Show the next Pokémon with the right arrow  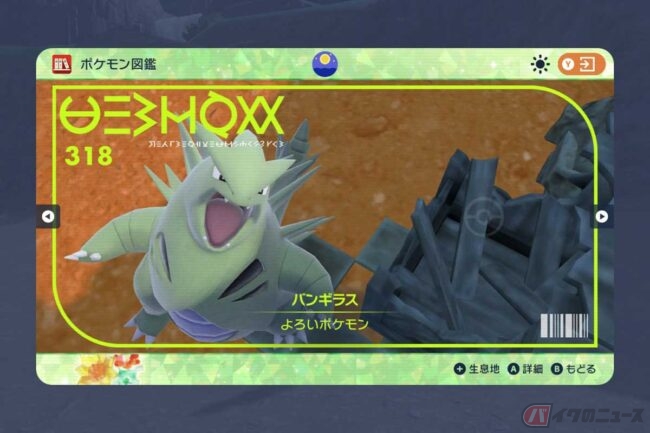pyautogui.click(x=602, y=216)
